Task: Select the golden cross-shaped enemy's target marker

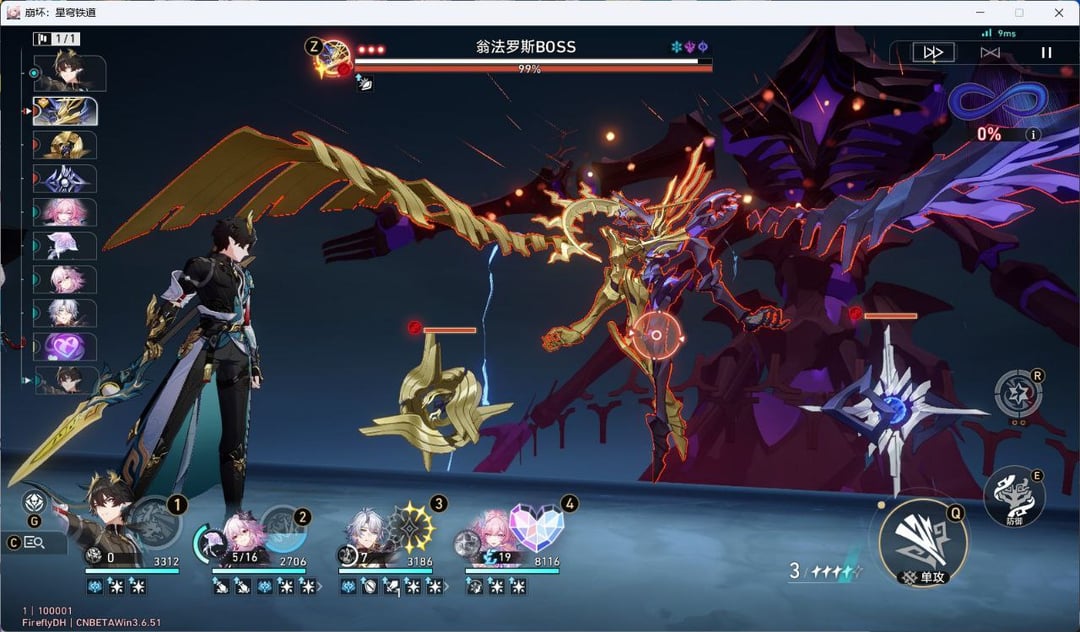Action: pyautogui.click(x=415, y=327)
